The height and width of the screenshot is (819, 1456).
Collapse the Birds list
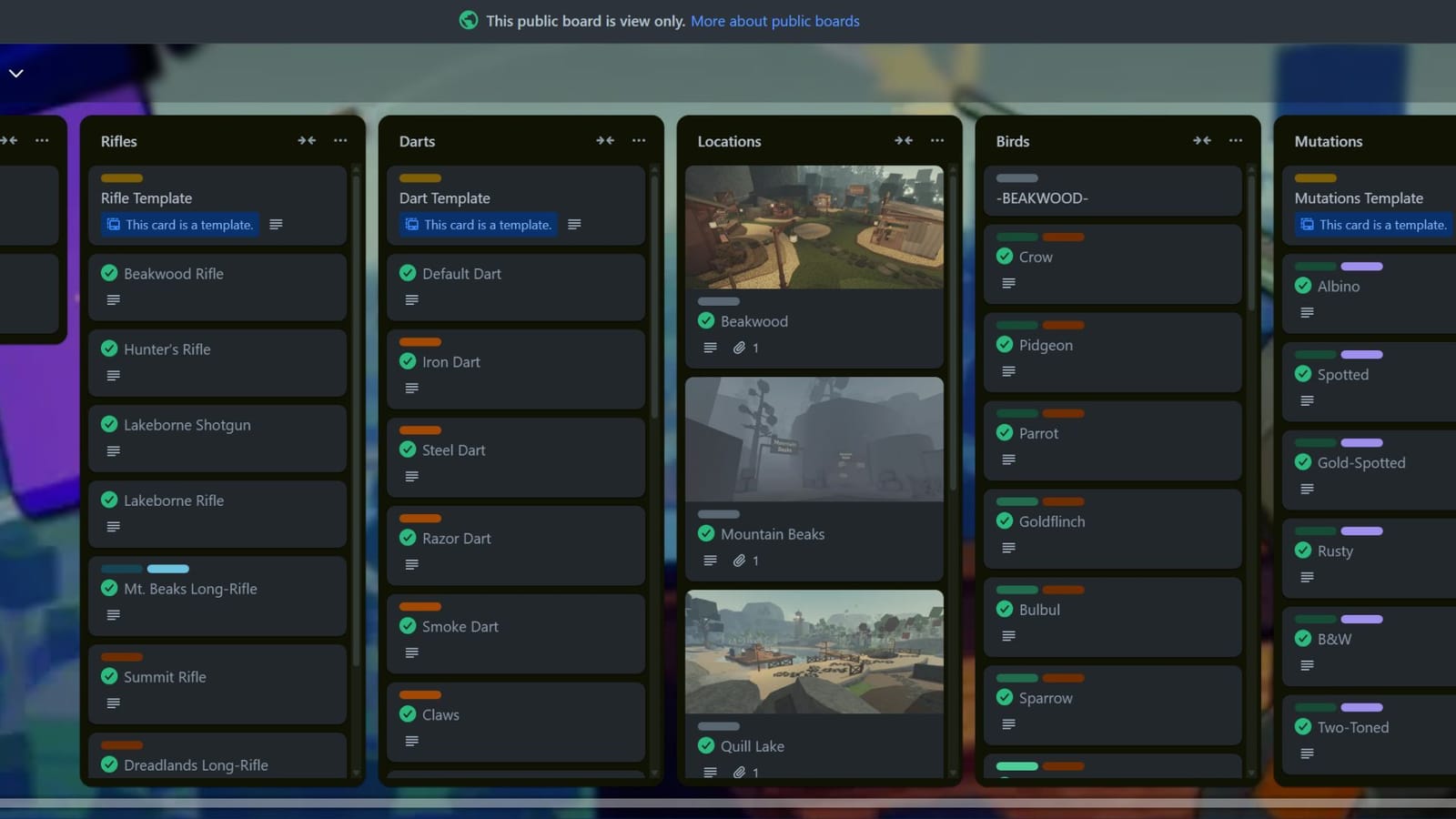(1202, 140)
